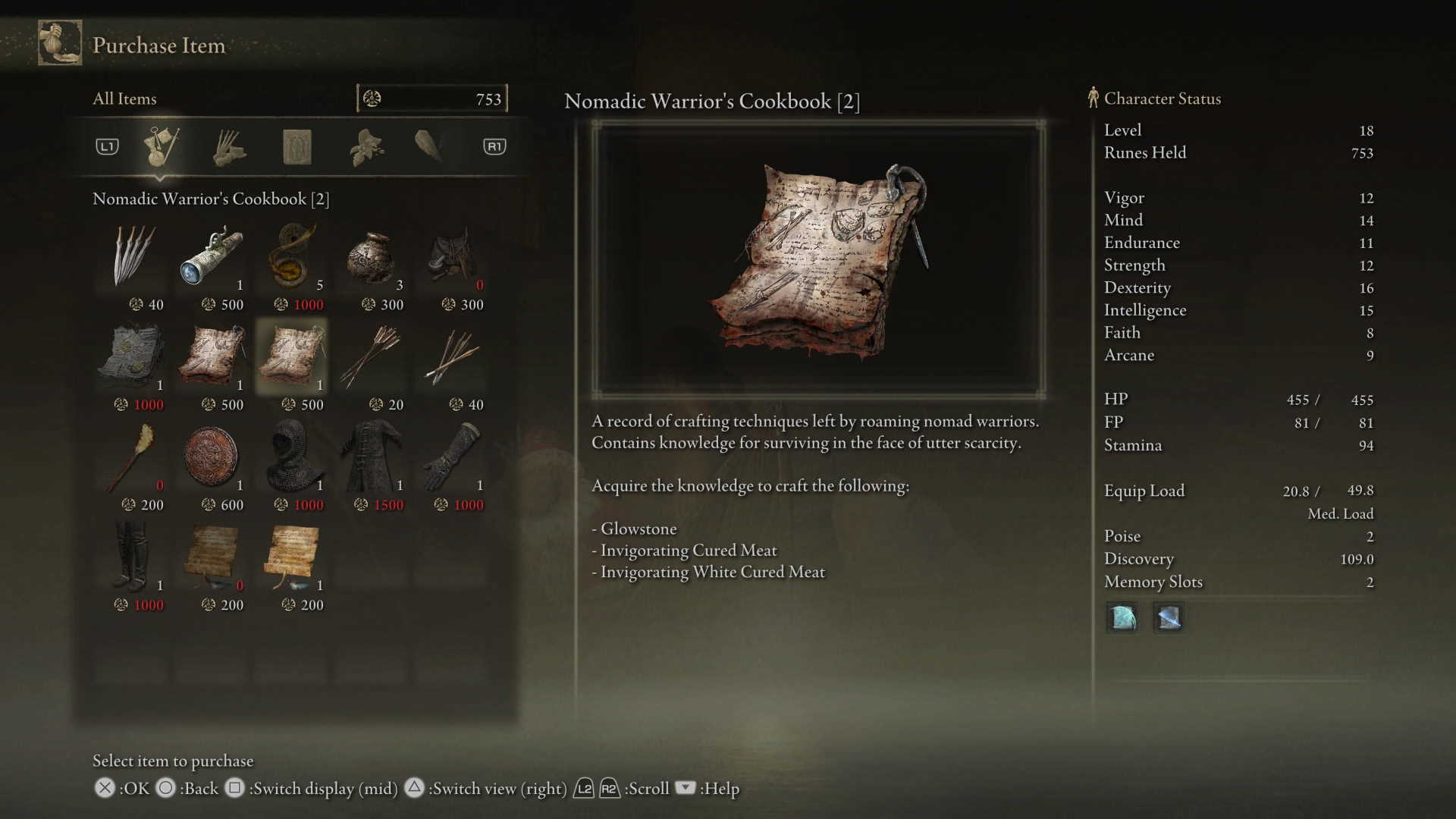1456x819 pixels.
Task: Open the ammunition category icon
Action: click(229, 146)
